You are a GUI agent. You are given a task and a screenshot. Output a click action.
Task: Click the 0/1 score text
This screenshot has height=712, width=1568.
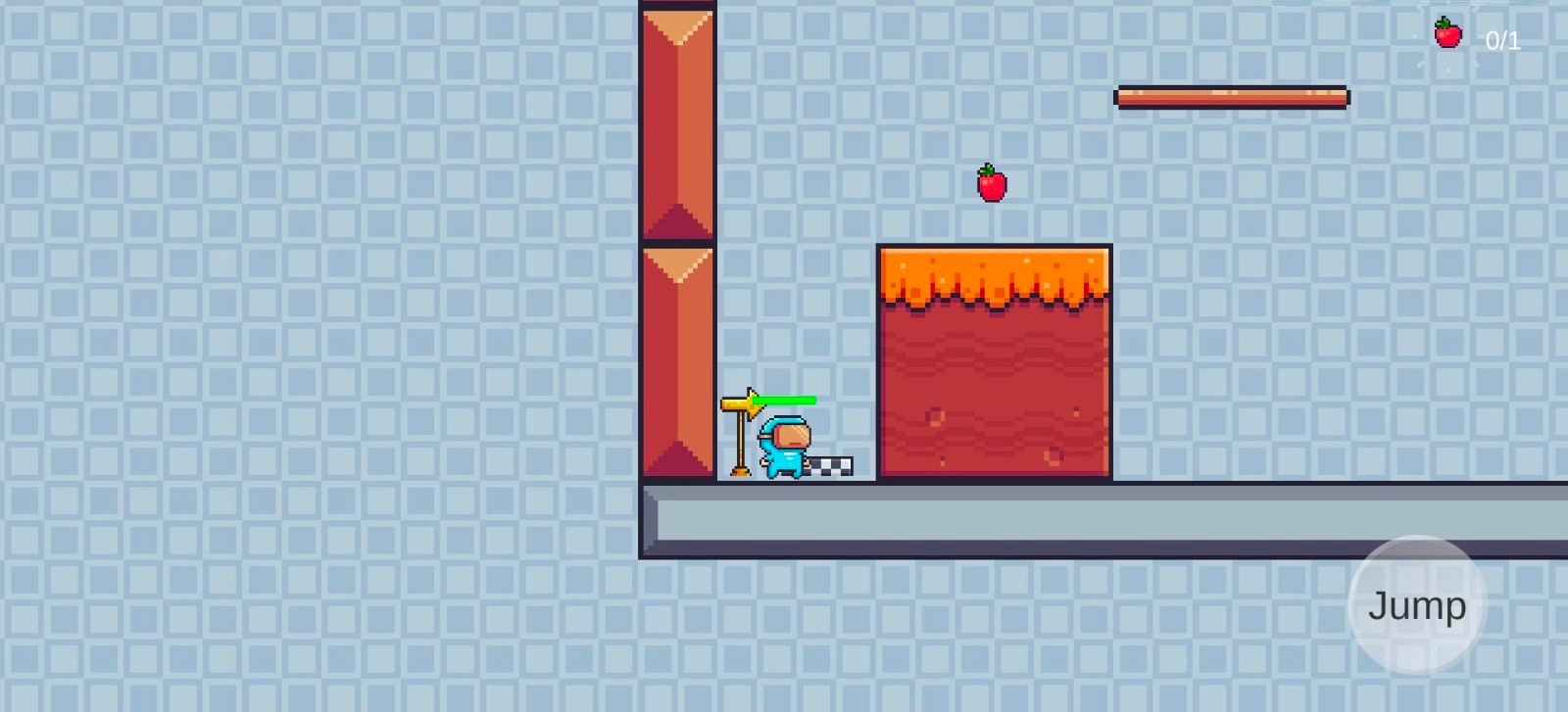(x=1502, y=40)
